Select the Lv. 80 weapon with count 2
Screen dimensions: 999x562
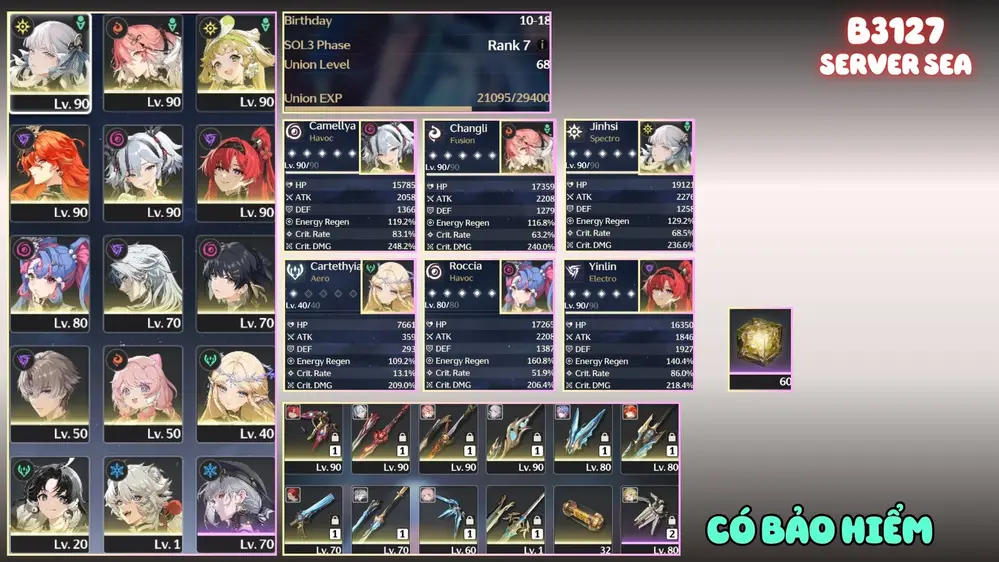point(650,518)
